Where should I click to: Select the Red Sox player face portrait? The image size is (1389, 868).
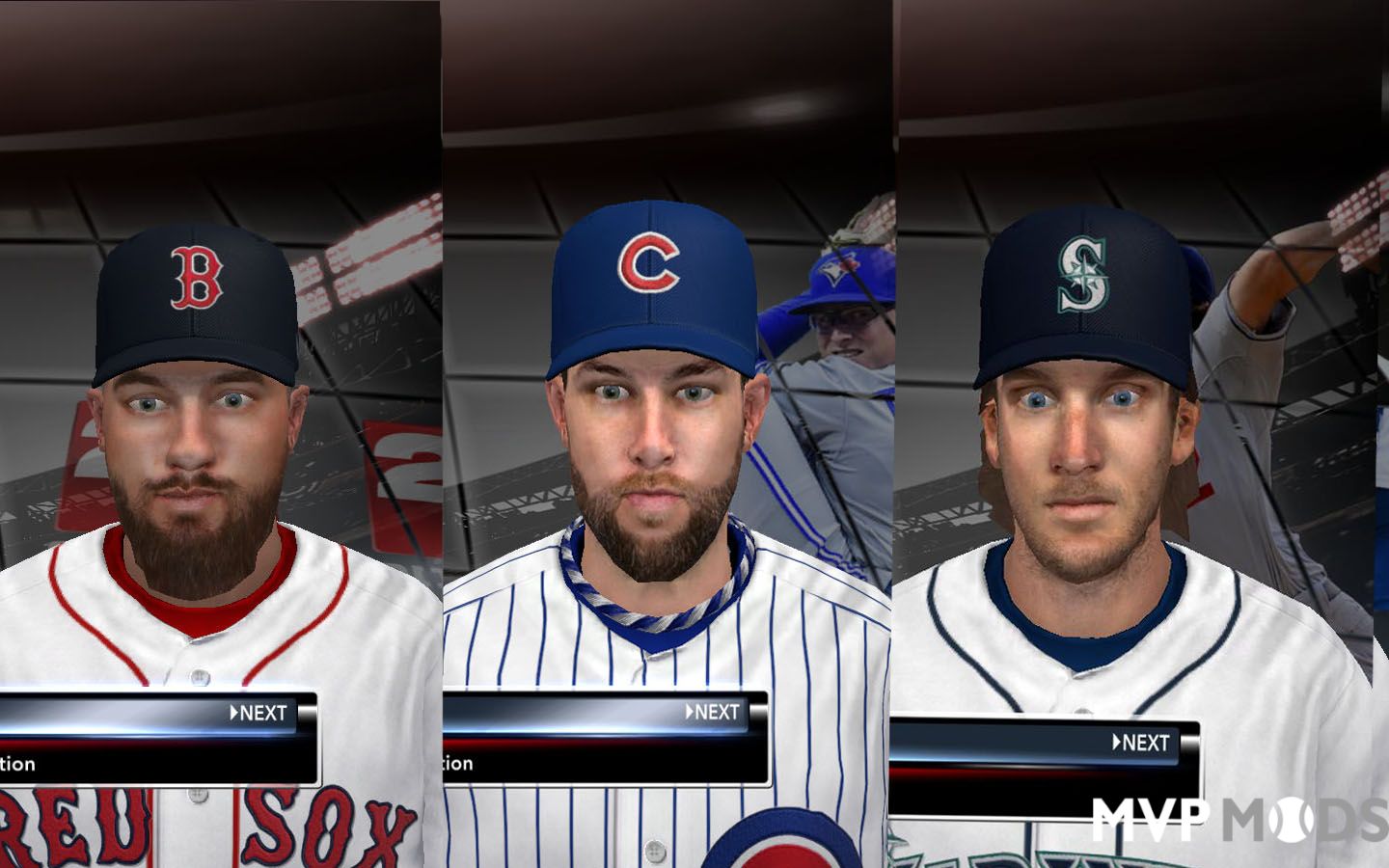[x=188, y=453]
